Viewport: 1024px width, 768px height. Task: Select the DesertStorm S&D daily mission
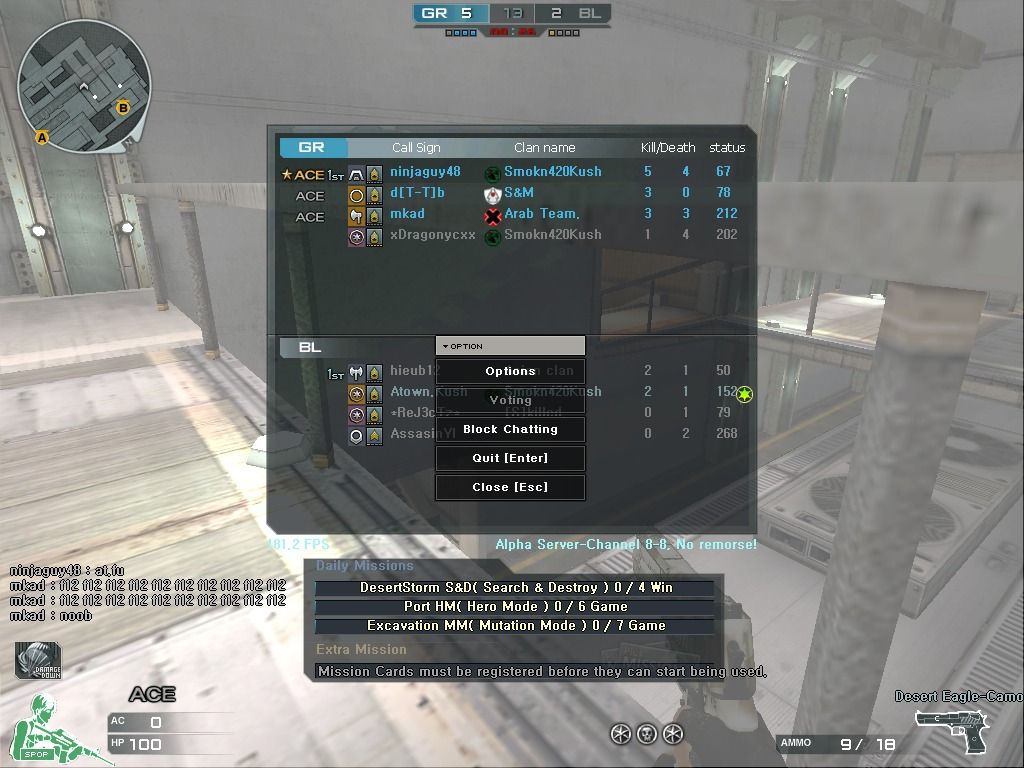point(515,588)
